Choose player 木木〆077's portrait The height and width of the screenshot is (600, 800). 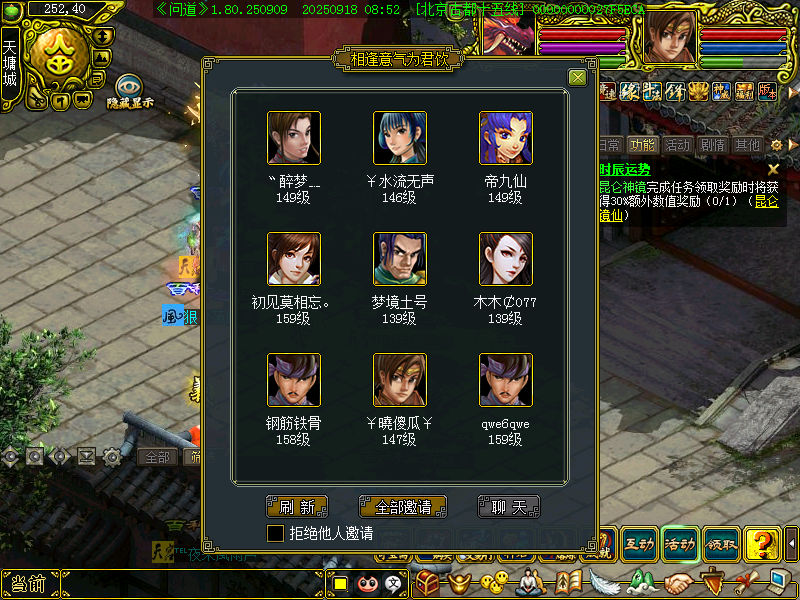[x=506, y=259]
